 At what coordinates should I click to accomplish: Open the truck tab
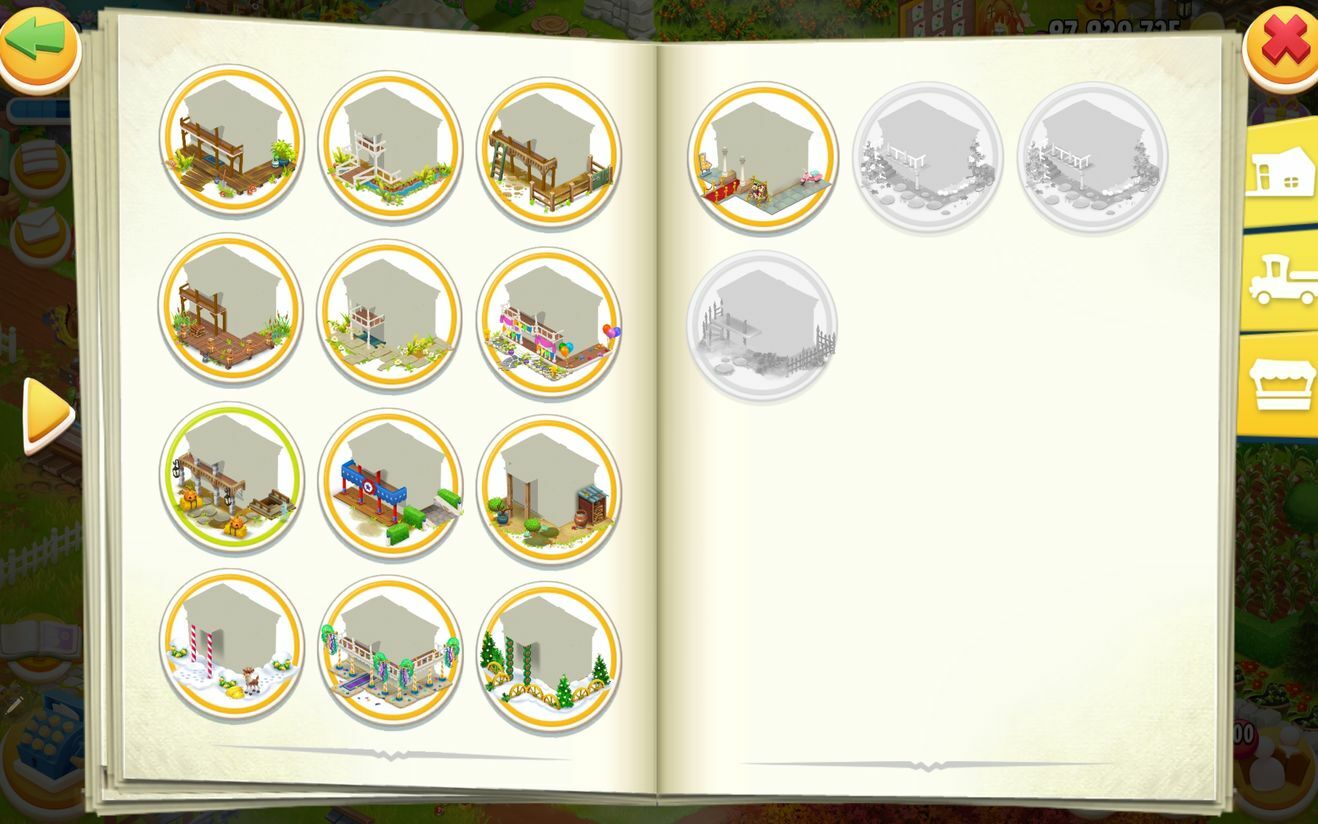click(1281, 279)
